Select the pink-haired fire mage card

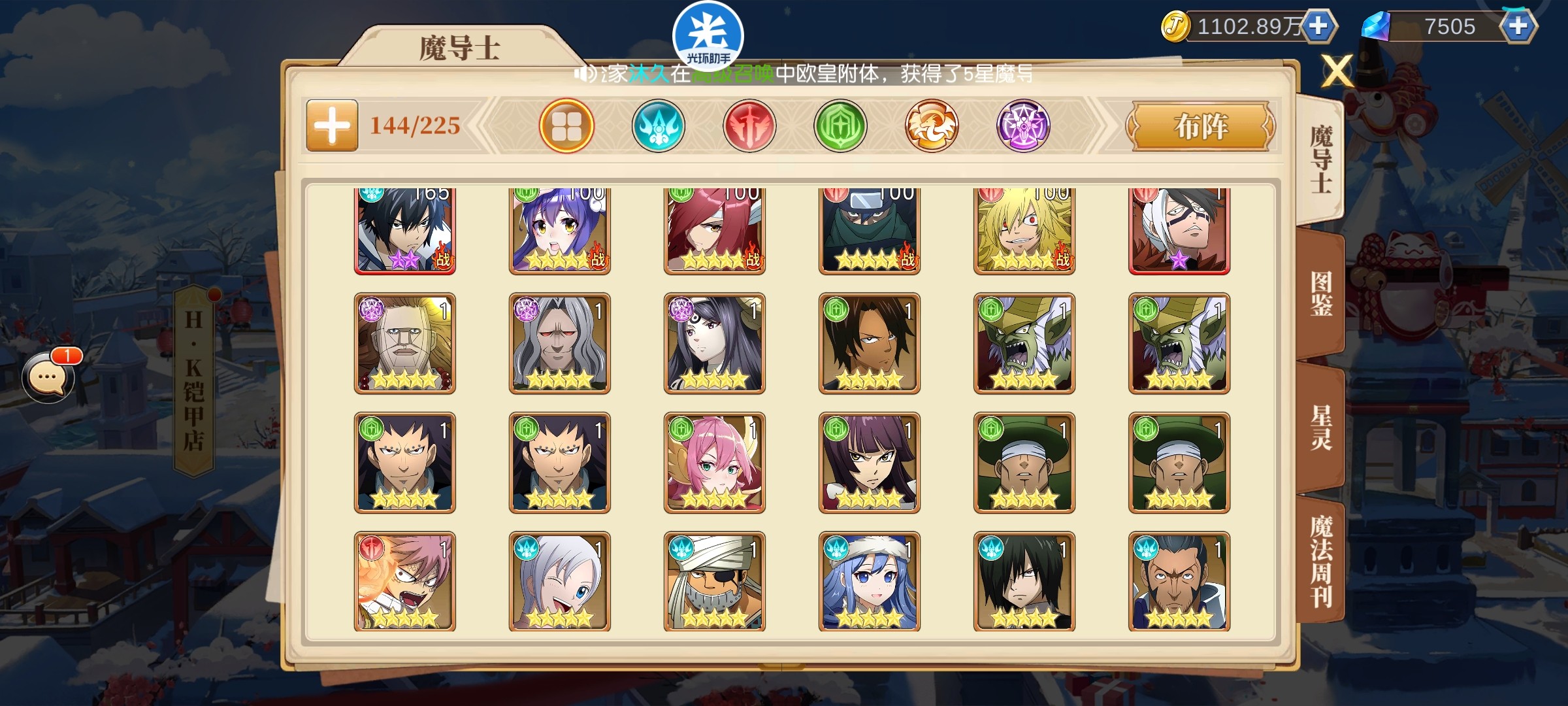[x=405, y=581]
